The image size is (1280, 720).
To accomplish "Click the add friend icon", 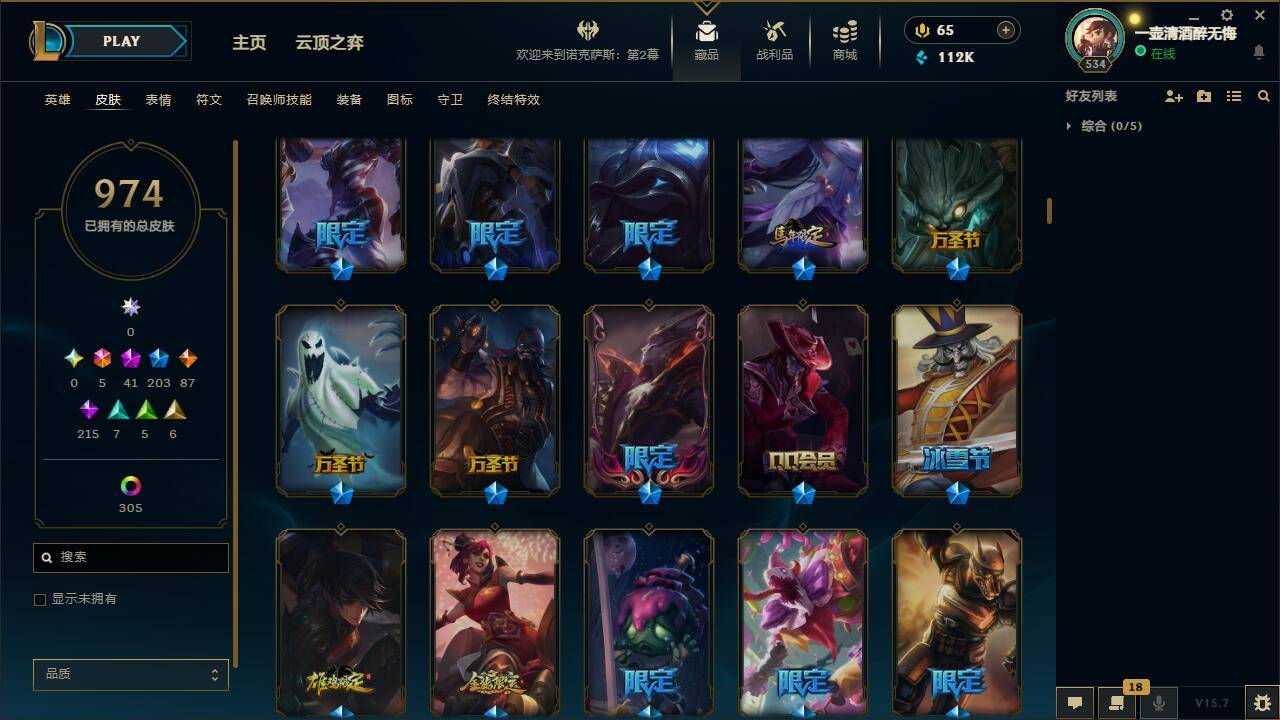I will tap(1174, 96).
